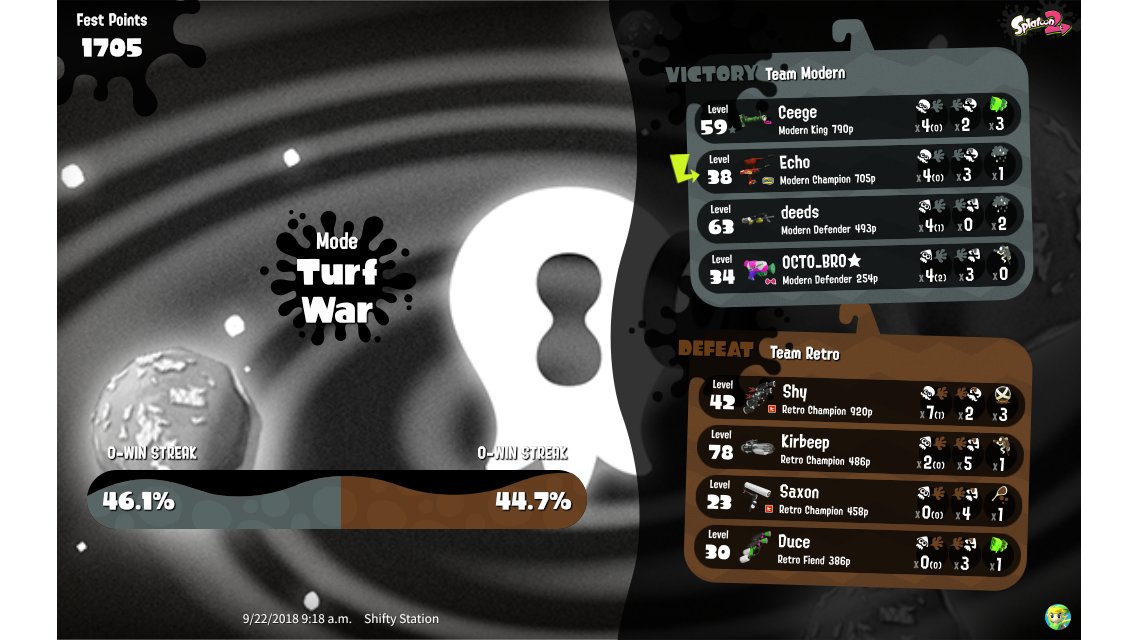Open OCTO_BRO's player row

pyautogui.click(x=858, y=267)
